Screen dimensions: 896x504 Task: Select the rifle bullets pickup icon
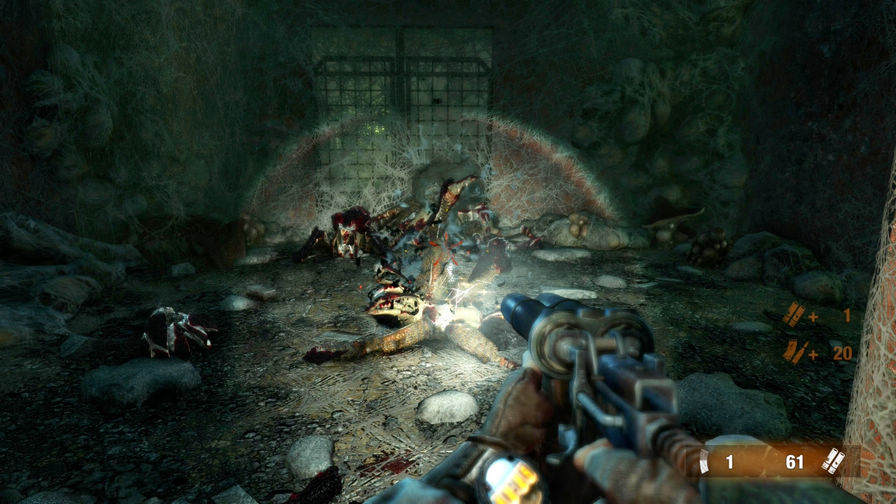(x=795, y=351)
